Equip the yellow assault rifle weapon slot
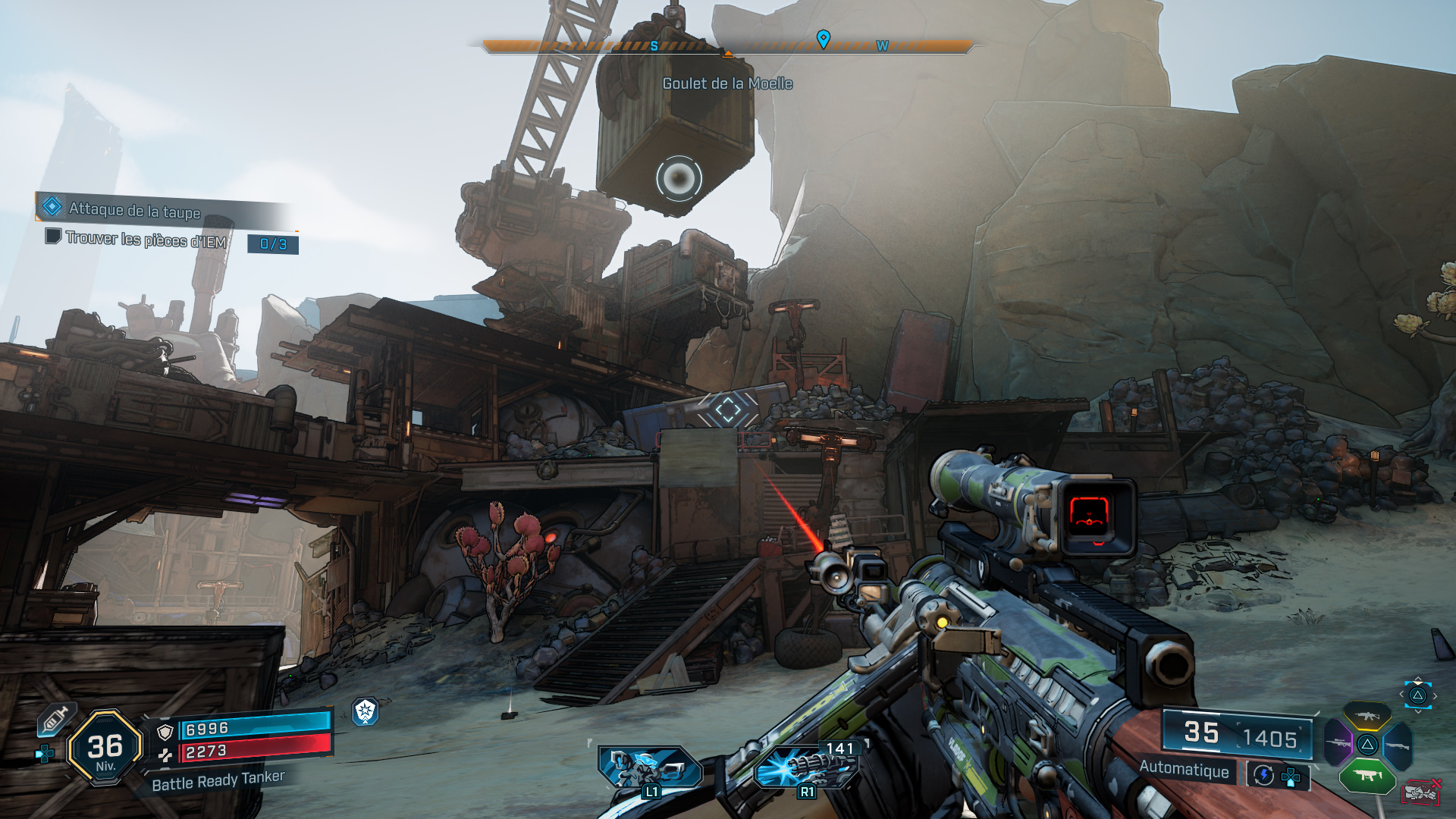 1367,715
